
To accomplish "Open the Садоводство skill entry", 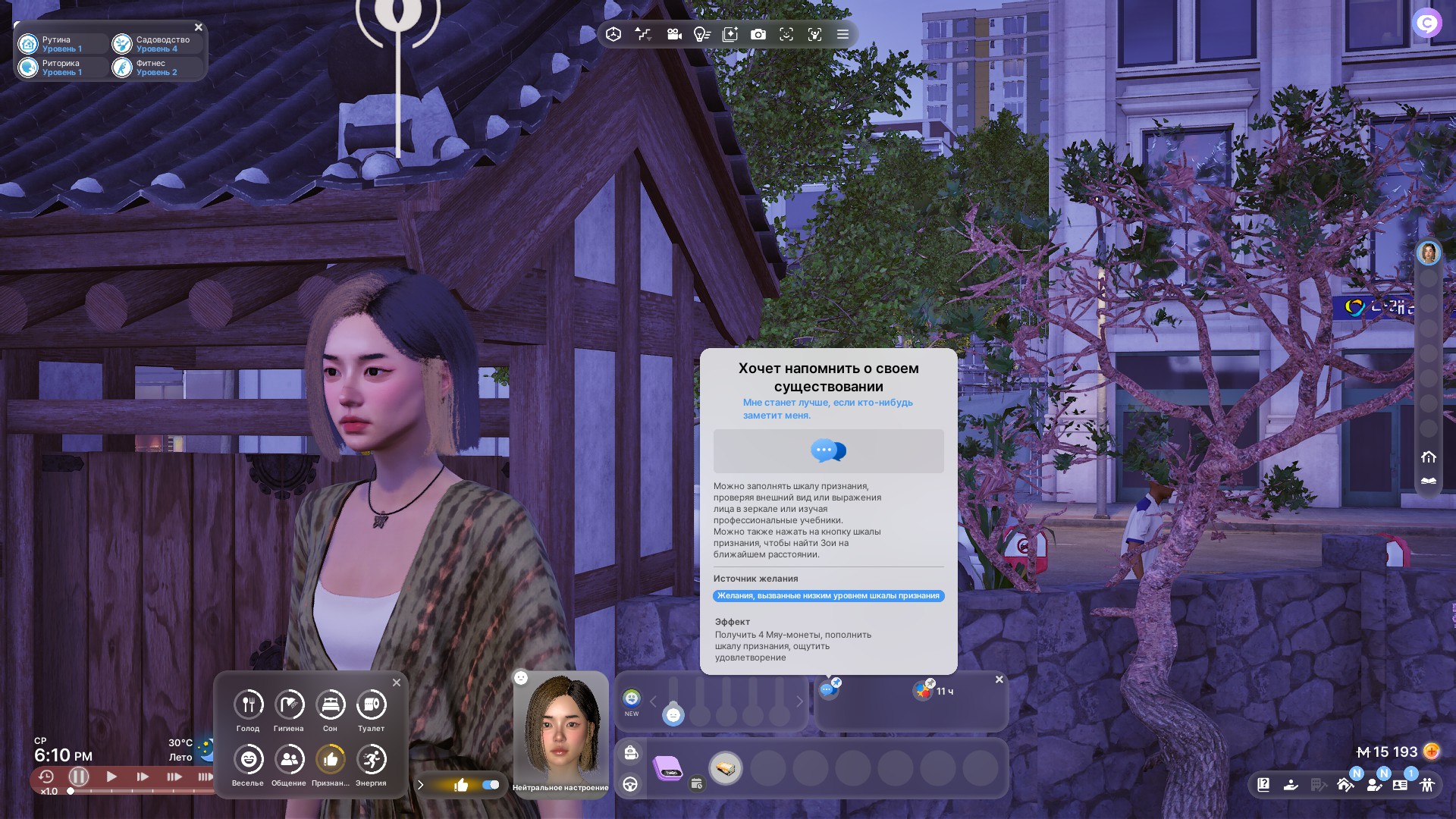I will 156,44.
